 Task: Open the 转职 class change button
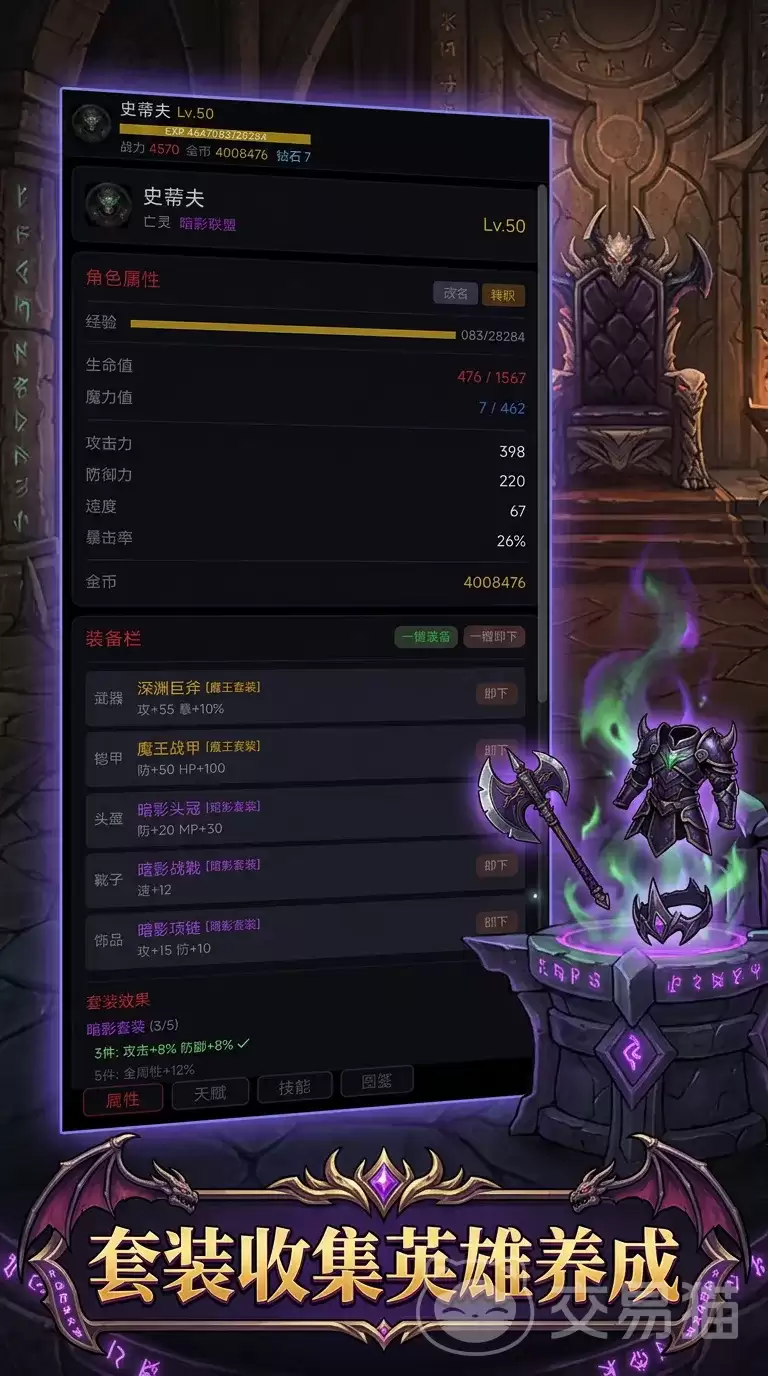click(502, 294)
